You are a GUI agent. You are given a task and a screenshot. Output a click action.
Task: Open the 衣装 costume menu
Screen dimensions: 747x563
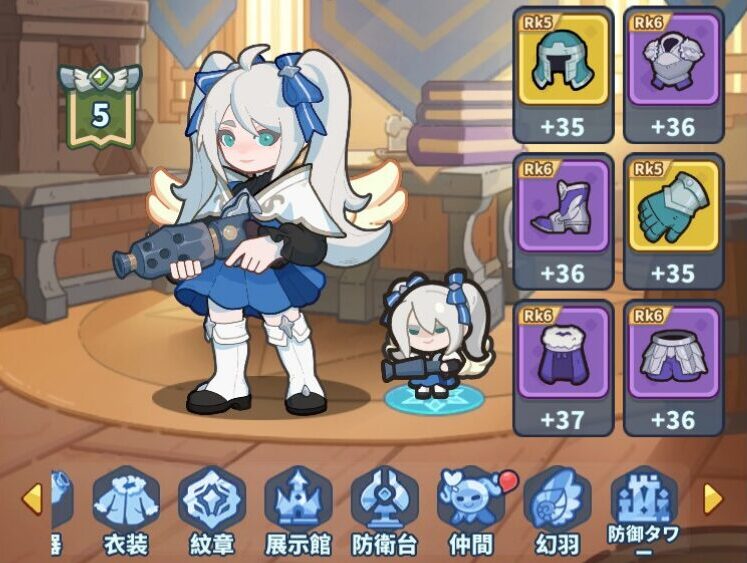click(126, 508)
